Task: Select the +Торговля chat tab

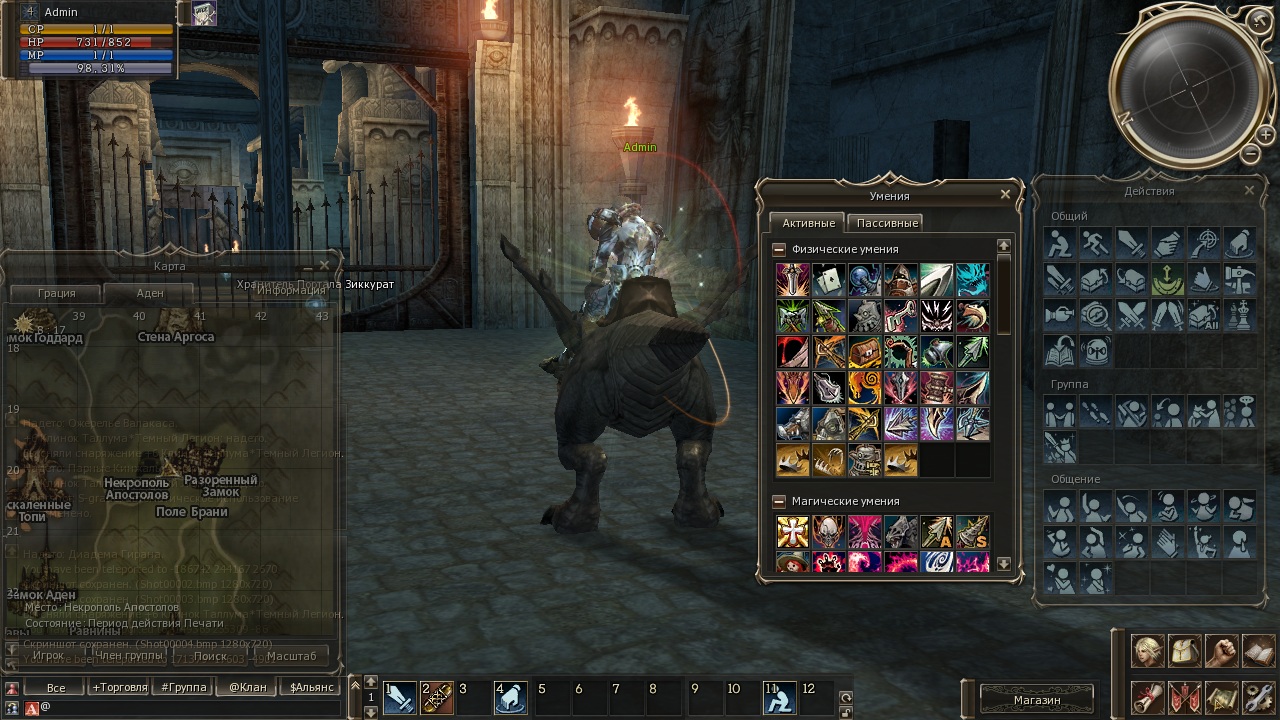Action: coord(120,687)
